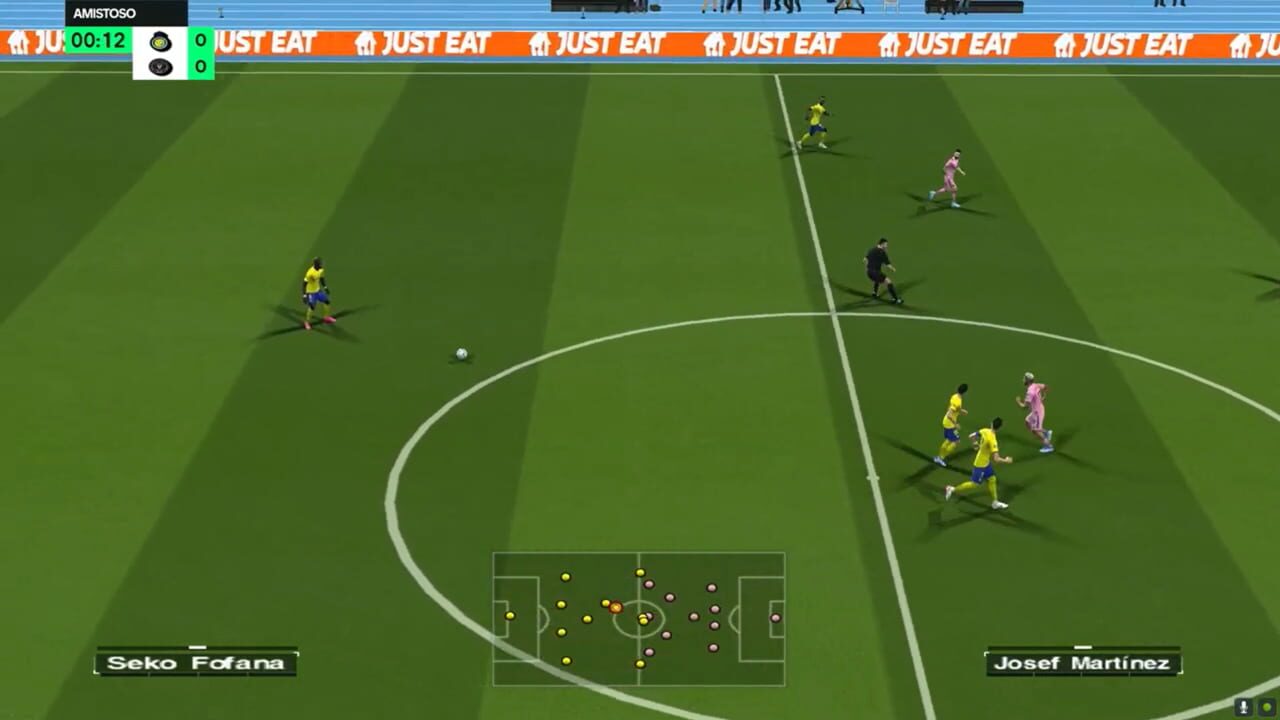The width and height of the screenshot is (1280, 720).
Task: Select the AMISTOSO match header
Action: click(x=104, y=13)
